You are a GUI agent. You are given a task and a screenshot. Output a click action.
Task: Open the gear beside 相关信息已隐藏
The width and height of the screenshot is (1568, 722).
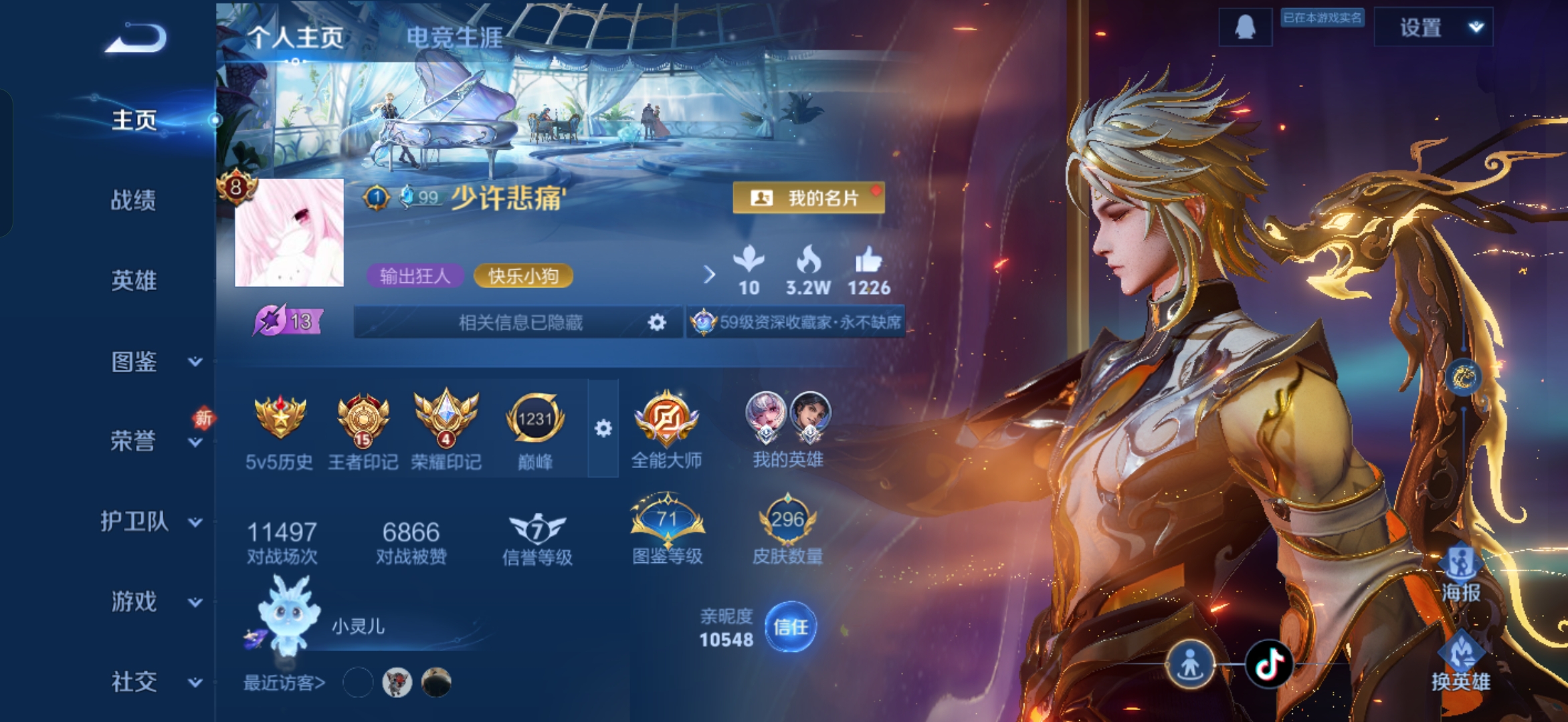click(x=657, y=323)
